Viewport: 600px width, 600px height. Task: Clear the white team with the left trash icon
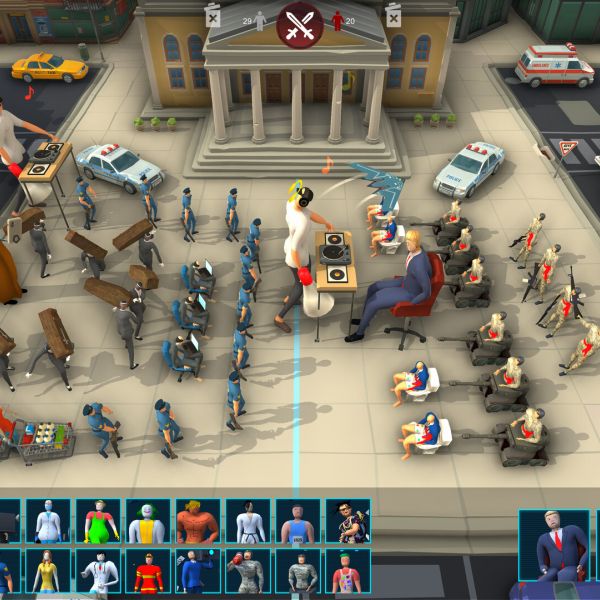(x=213, y=15)
